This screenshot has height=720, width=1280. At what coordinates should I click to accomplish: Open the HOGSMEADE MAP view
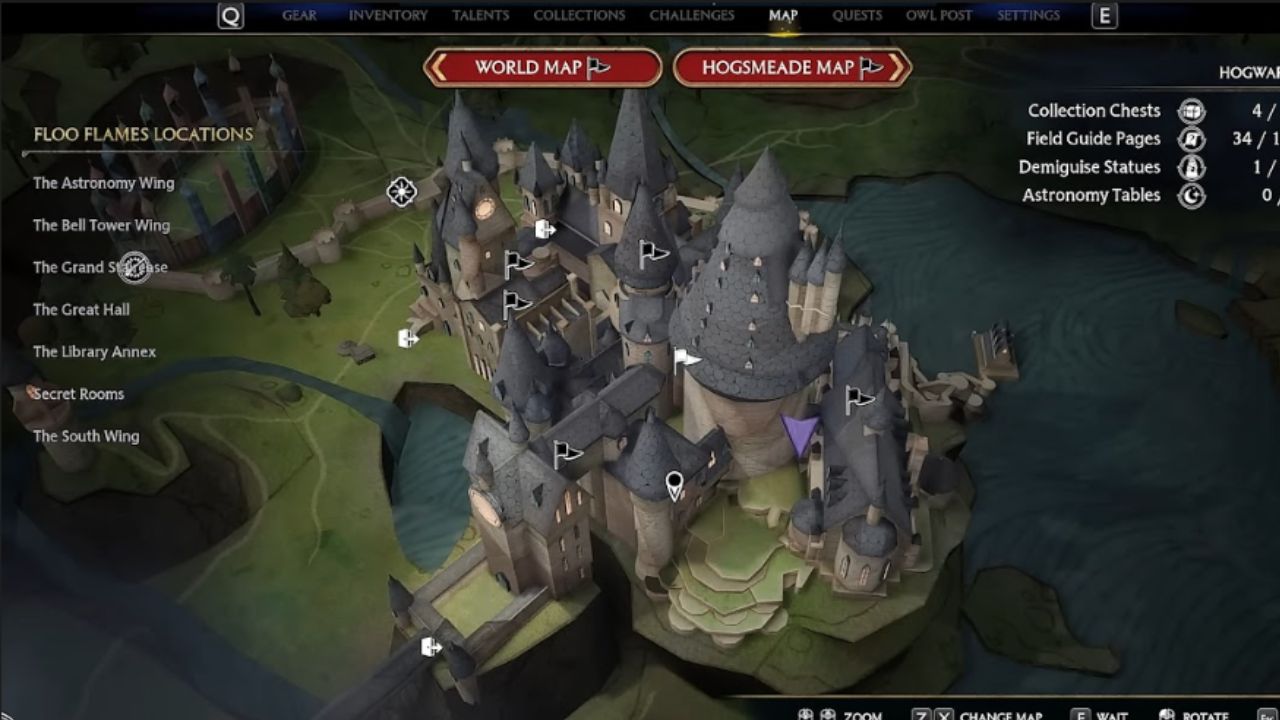click(x=790, y=67)
